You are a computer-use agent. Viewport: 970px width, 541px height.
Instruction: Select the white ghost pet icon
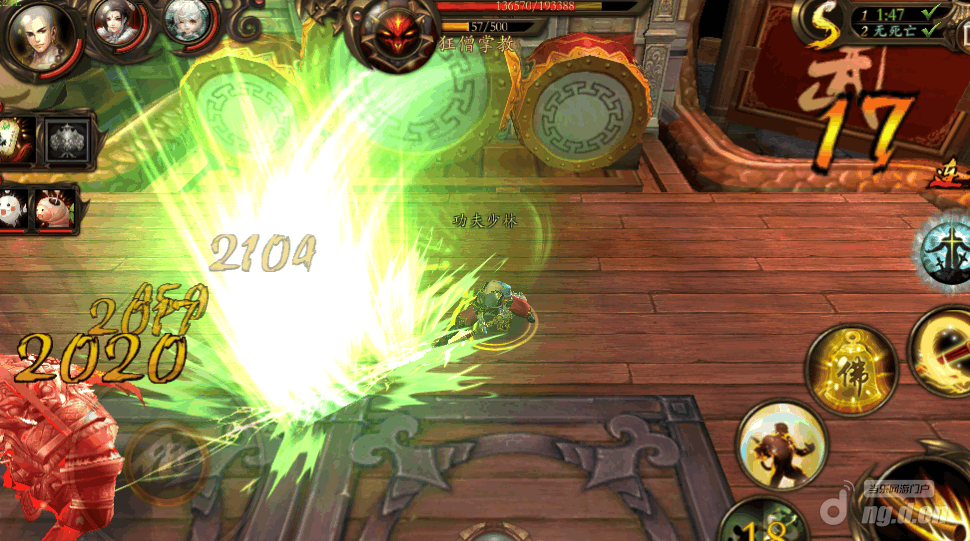[x=14, y=208]
